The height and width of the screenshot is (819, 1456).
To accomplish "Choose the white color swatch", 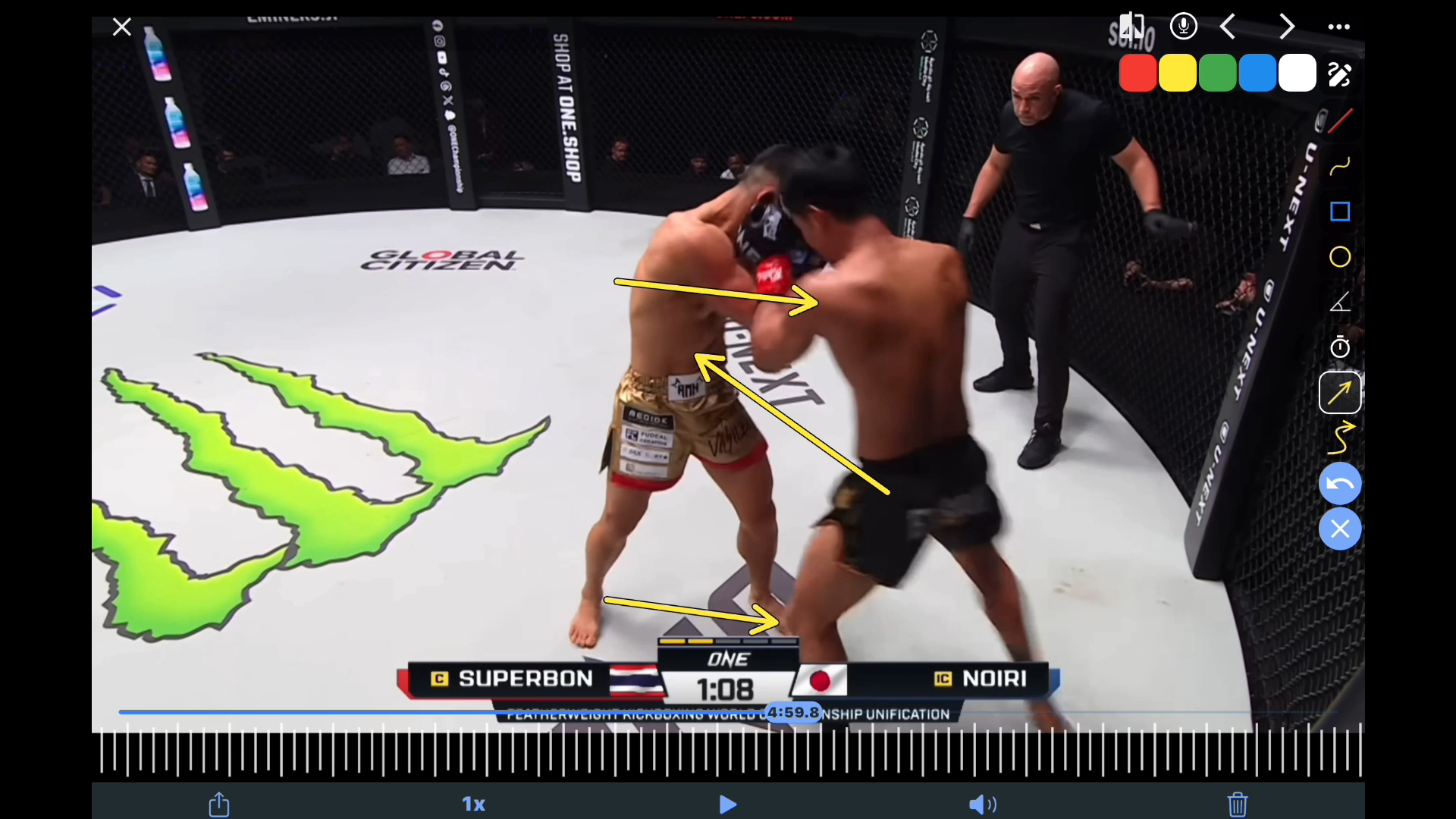I will click(1298, 74).
